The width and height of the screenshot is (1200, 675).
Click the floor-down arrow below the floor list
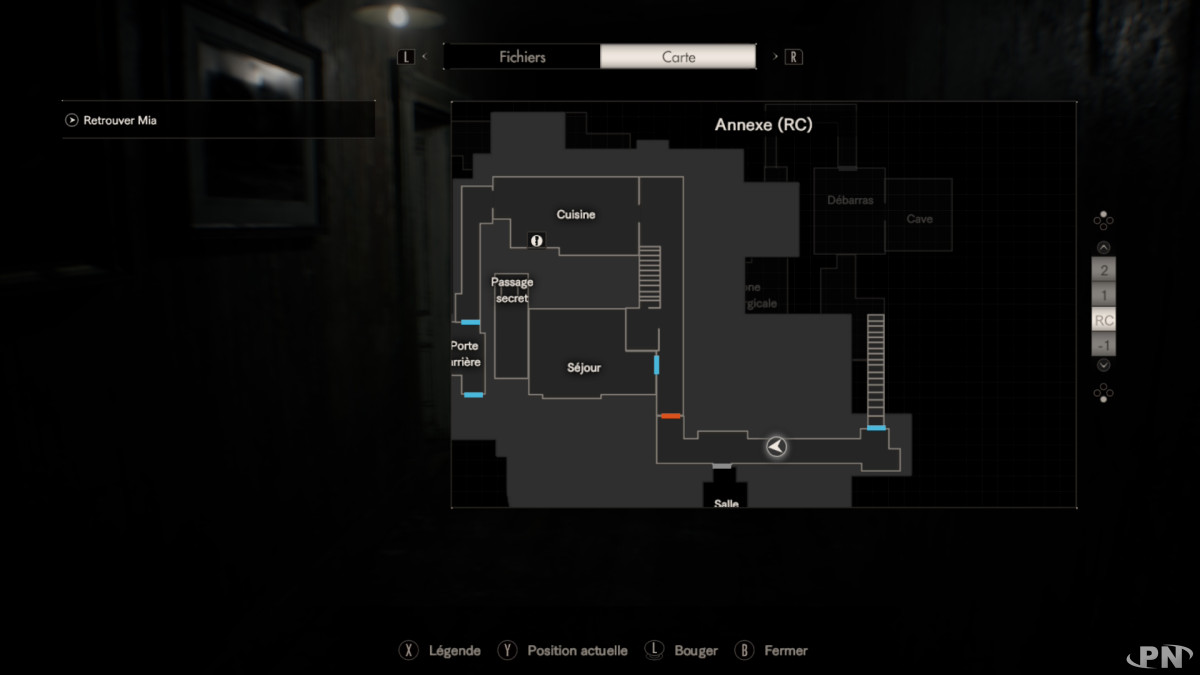[x=1103, y=366]
